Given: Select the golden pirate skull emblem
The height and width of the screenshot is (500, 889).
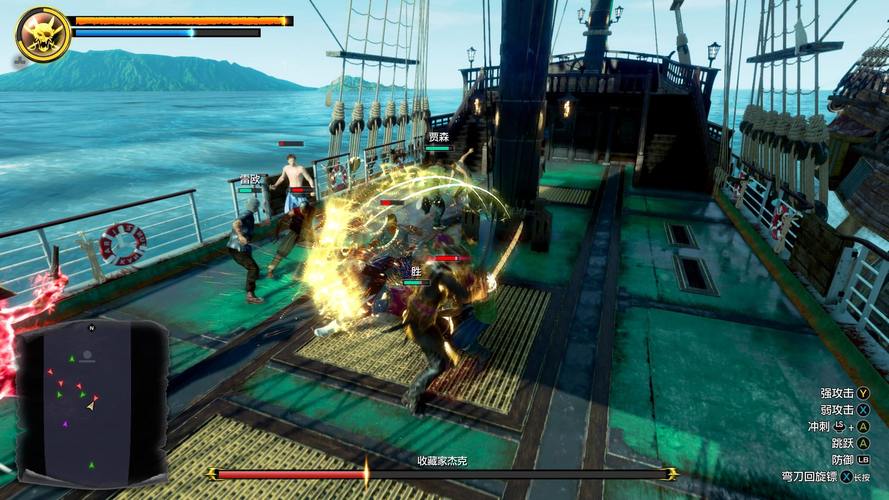Looking at the screenshot, I should [42, 33].
